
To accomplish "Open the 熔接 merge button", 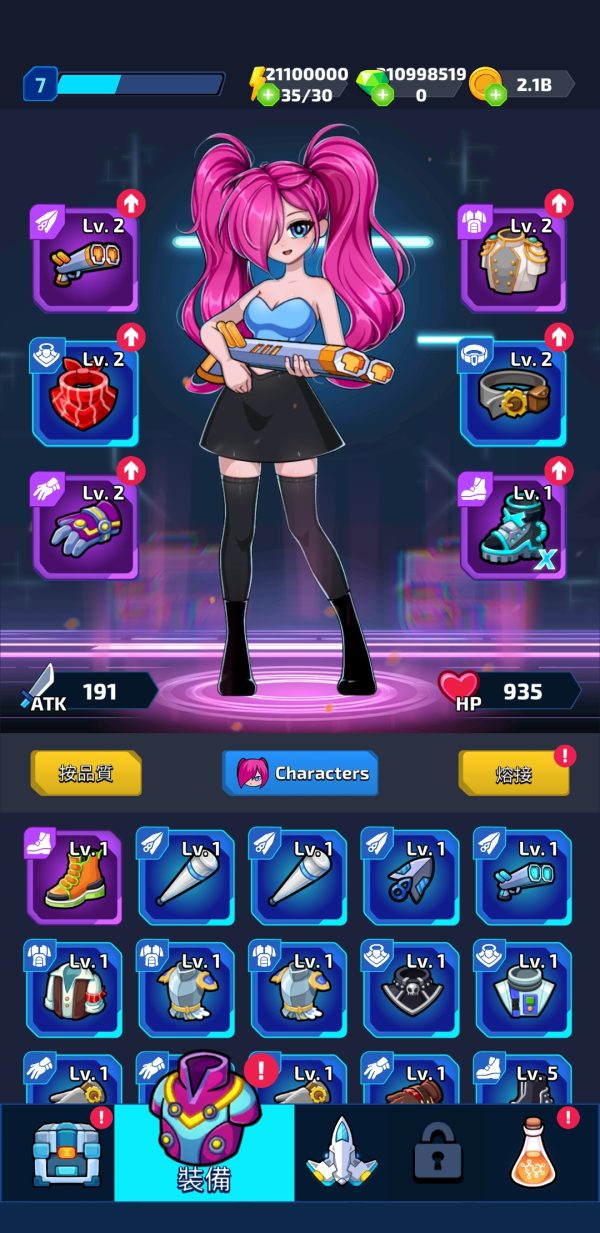I will point(514,773).
